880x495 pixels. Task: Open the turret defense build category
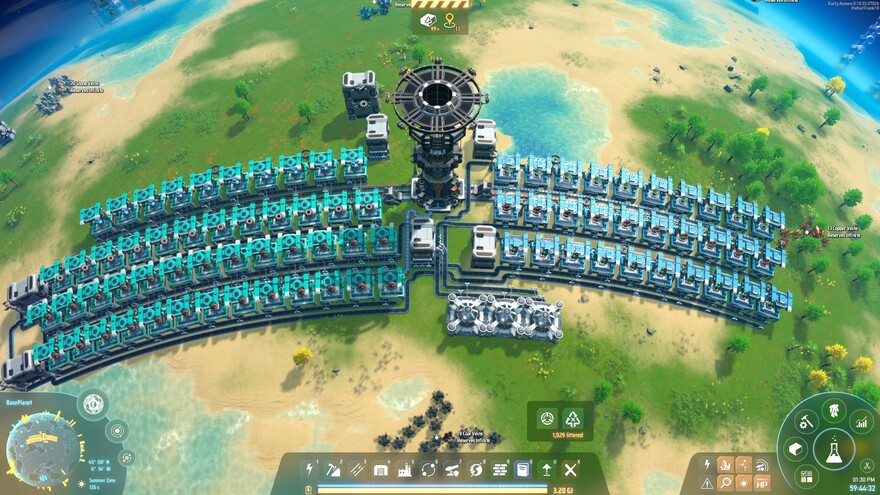(452, 469)
